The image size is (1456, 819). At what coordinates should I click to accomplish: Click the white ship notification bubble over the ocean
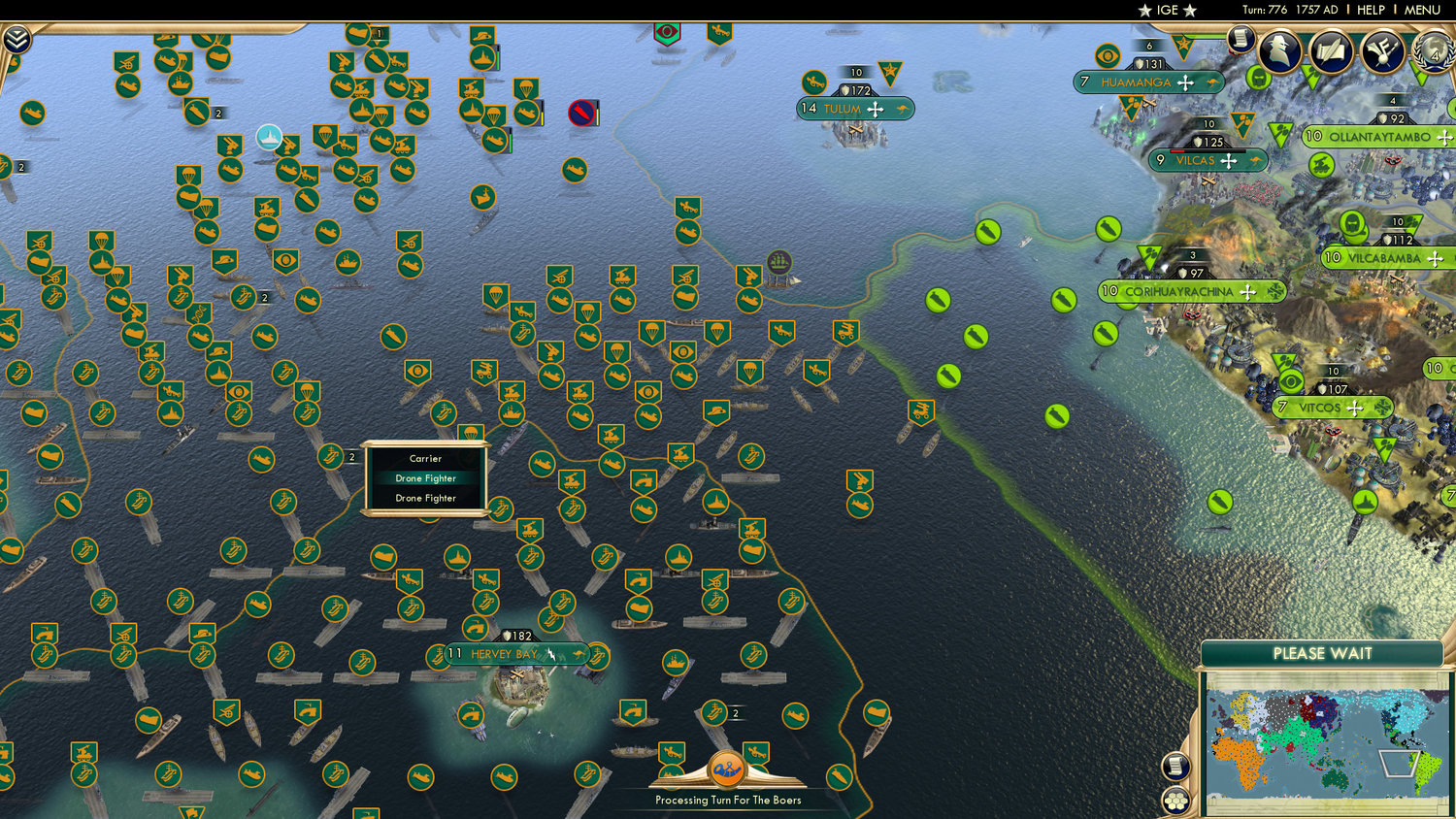268,137
